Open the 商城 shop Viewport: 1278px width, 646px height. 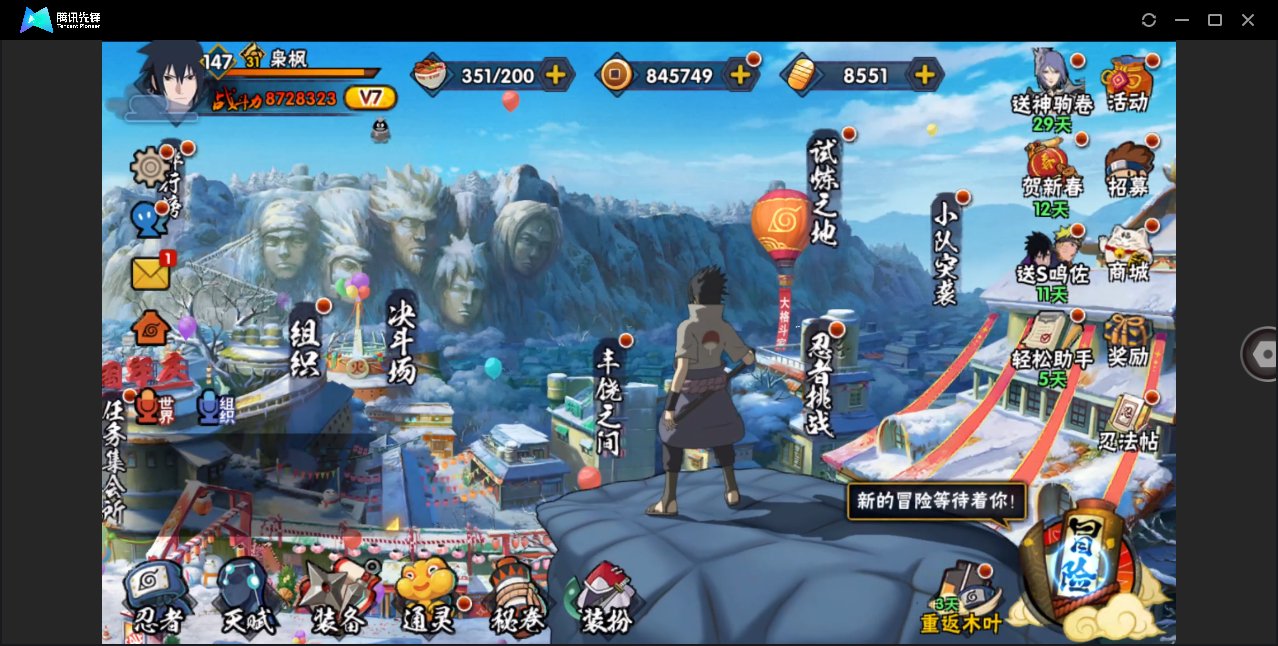[1127, 252]
